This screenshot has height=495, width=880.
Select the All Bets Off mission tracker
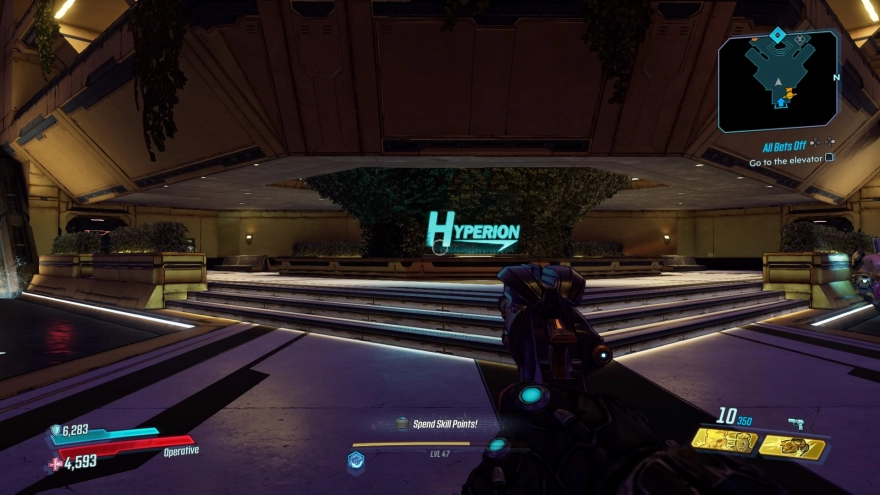point(785,146)
